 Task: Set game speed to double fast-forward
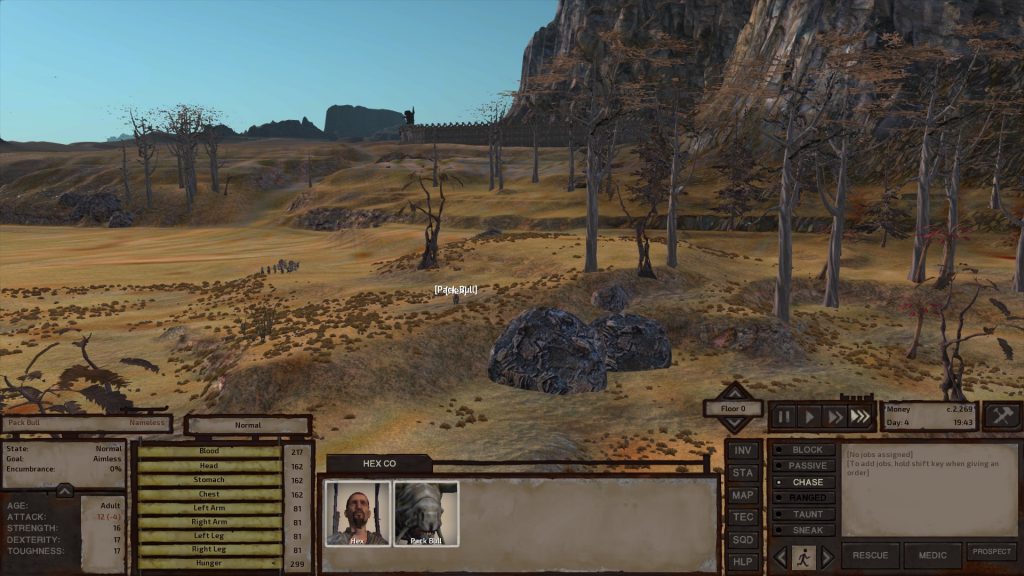[x=835, y=416]
